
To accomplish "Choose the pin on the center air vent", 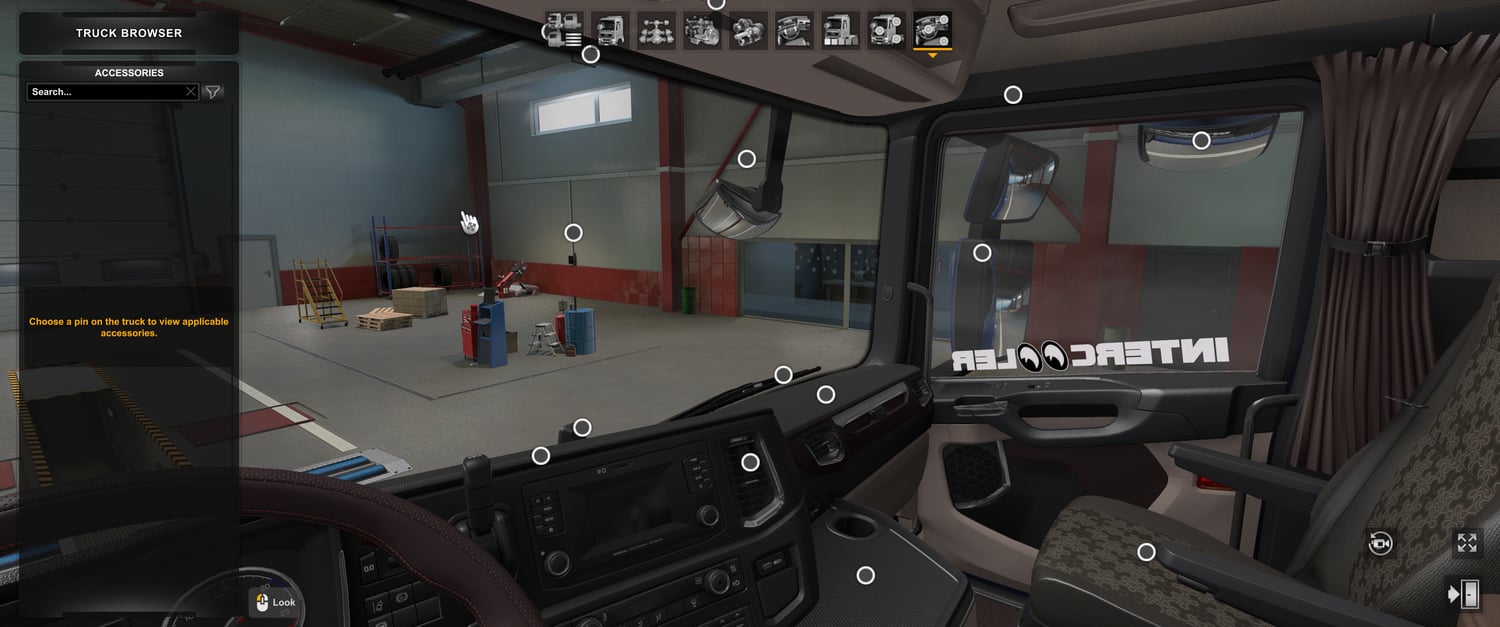I will (750, 462).
